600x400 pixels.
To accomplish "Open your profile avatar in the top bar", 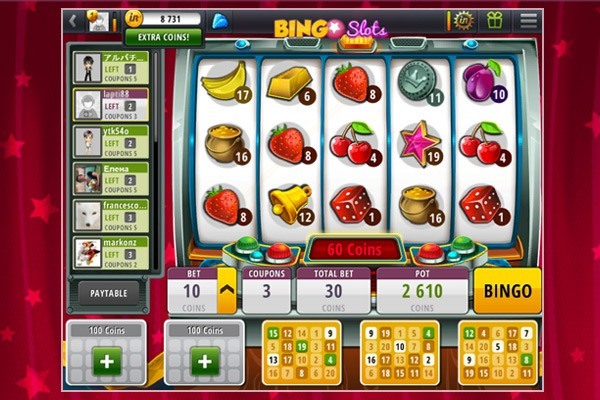I will tap(99, 20).
